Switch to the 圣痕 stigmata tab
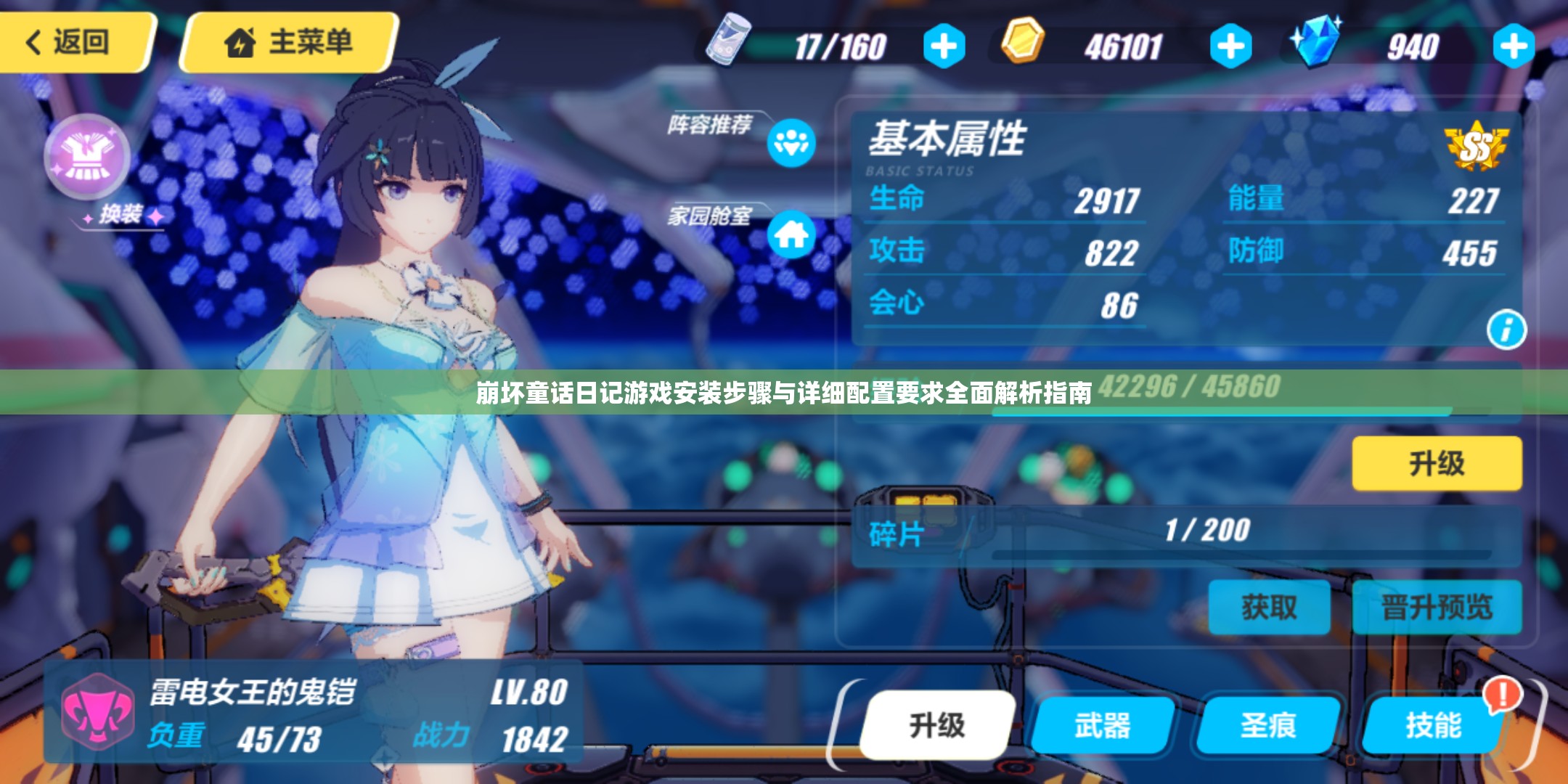This screenshot has height=784, width=1568. click(1268, 724)
